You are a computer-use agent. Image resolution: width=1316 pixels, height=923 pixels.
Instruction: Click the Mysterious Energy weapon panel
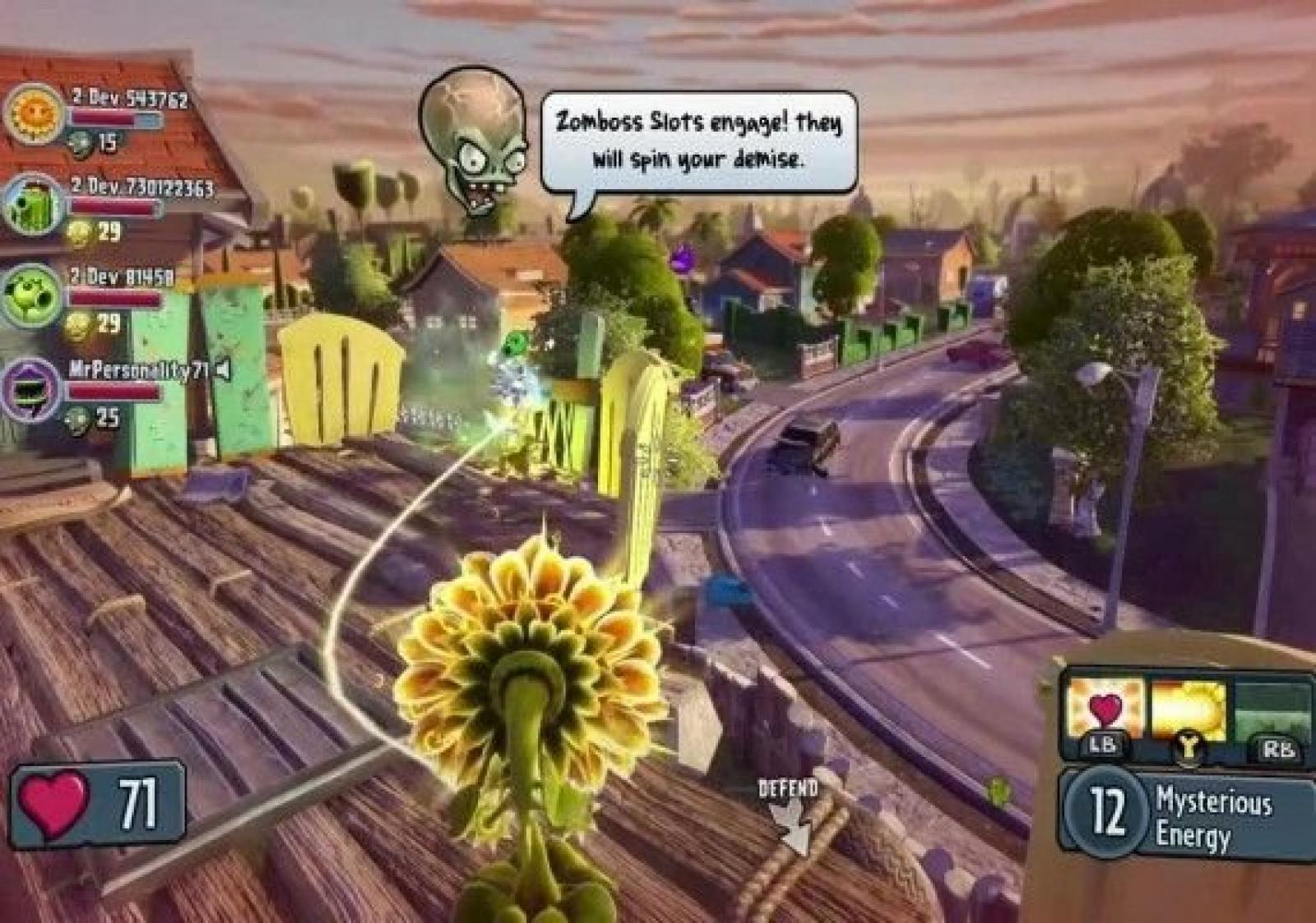click(1189, 816)
